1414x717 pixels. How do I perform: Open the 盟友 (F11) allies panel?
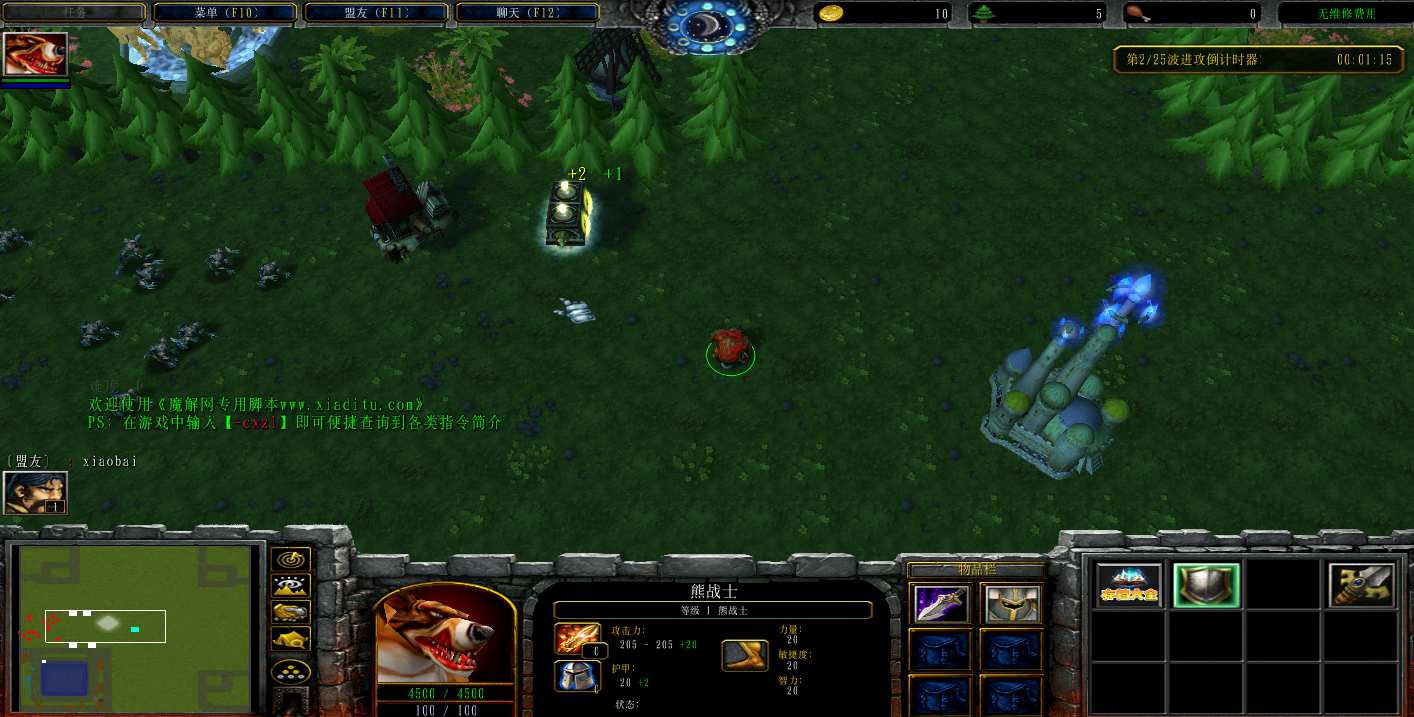coord(376,13)
